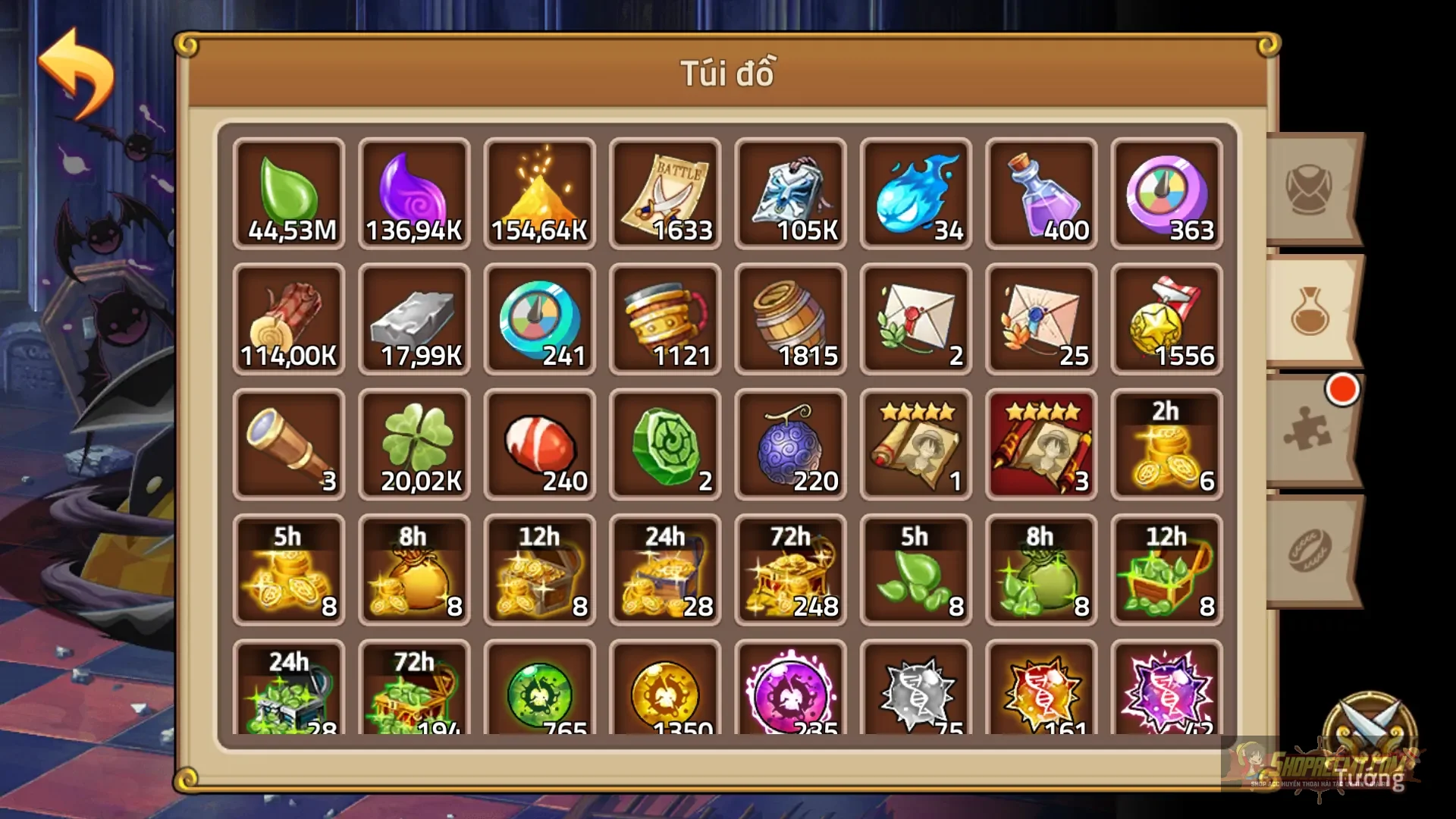Open the BATTLE recruitment ticket item

(665, 193)
